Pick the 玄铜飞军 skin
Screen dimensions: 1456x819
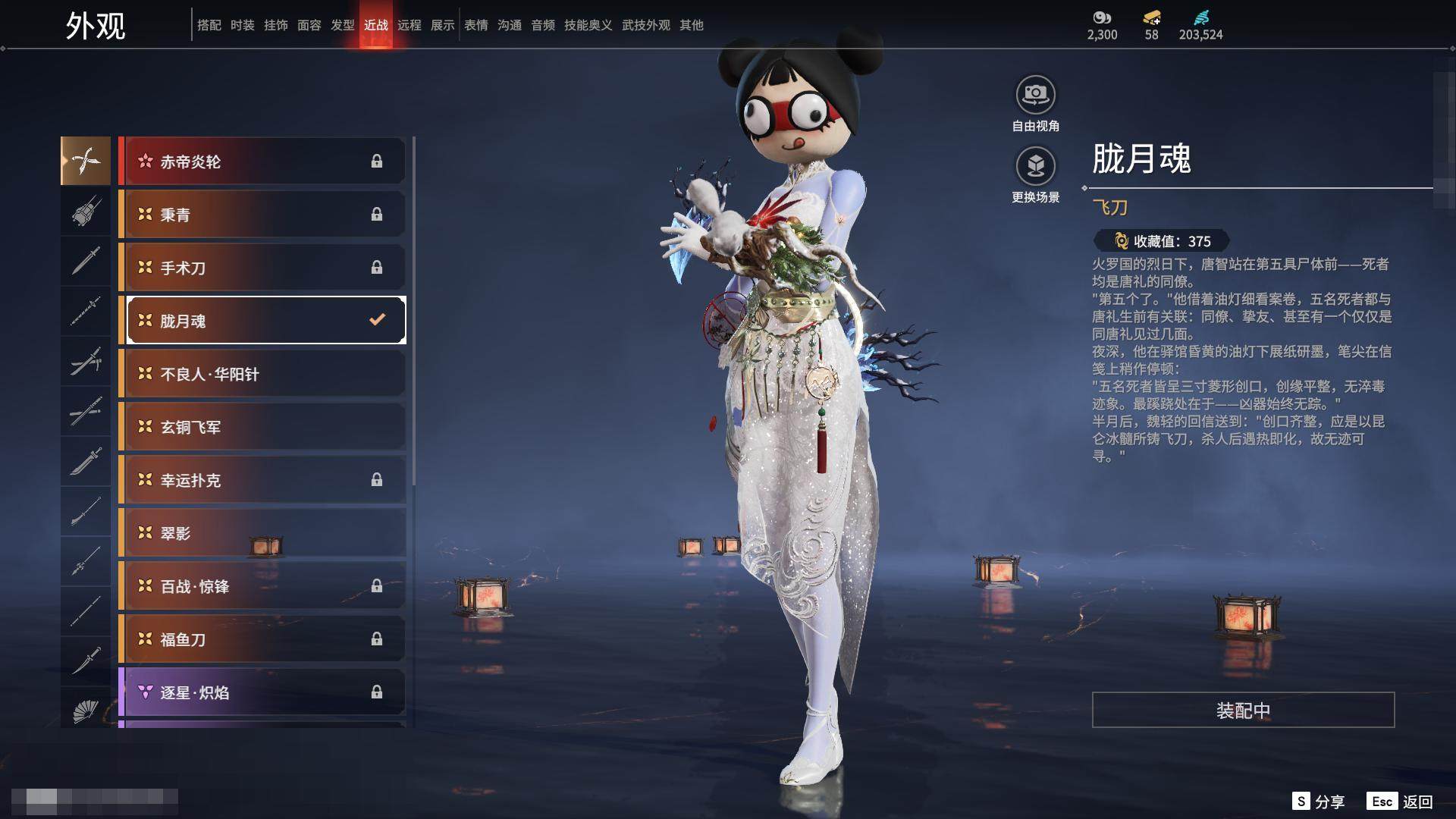pyautogui.click(x=262, y=427)
